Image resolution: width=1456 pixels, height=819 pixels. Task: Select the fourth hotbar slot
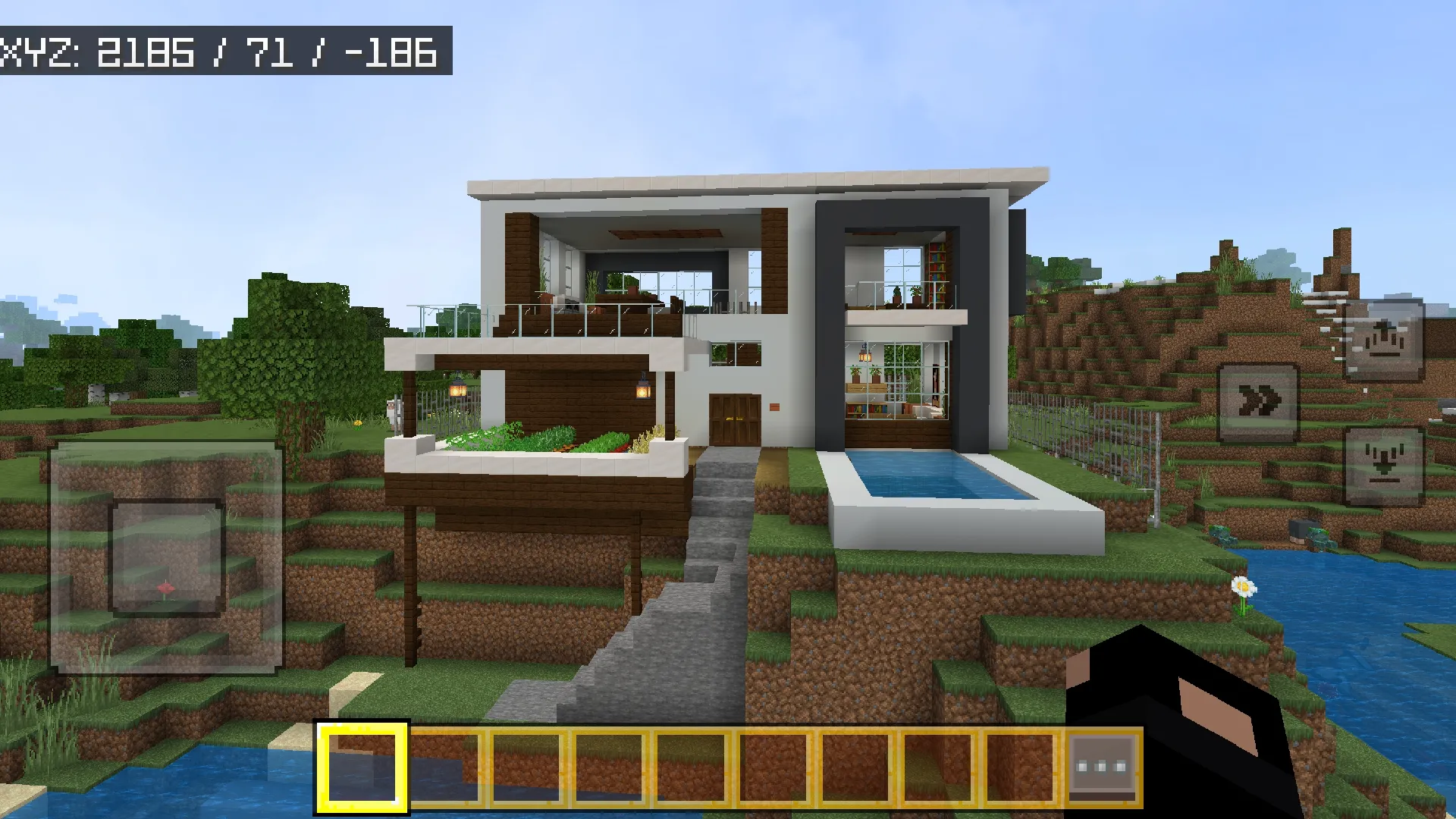pyautogui.click(x=610, y=767)
